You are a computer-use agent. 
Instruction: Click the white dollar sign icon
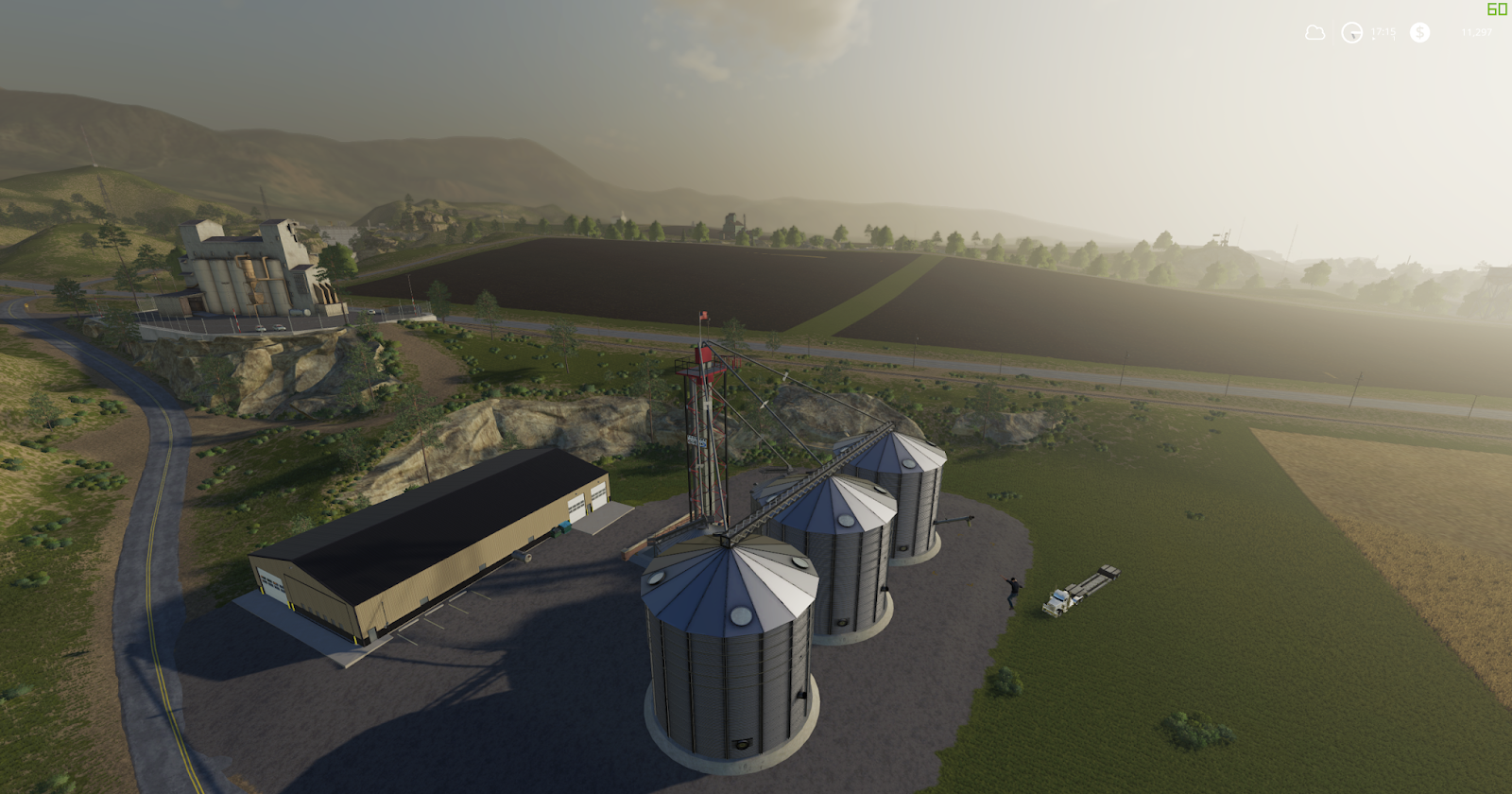tap(1418, 32)
